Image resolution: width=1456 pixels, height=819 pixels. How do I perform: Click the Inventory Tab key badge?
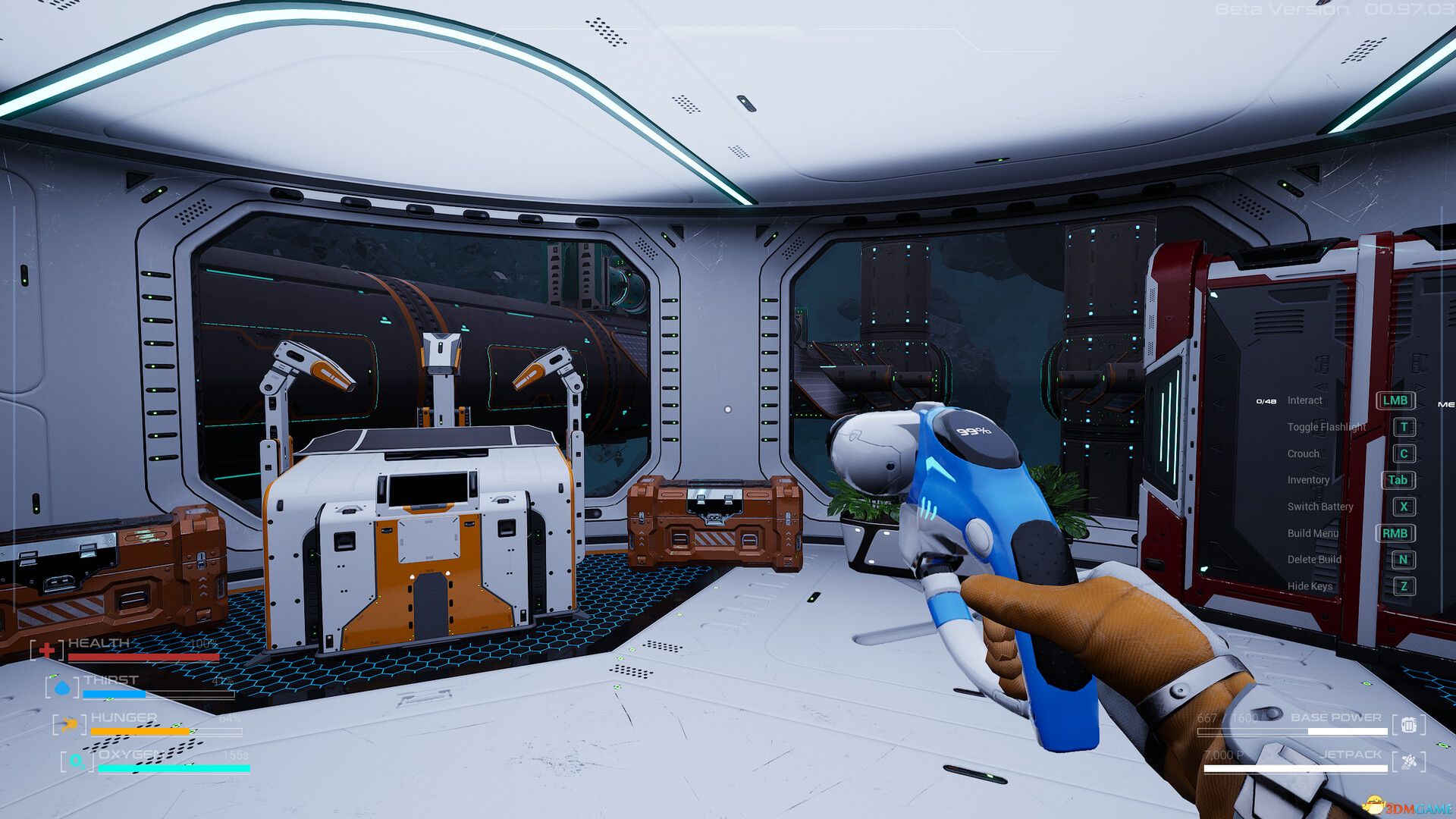point(1398,479)
